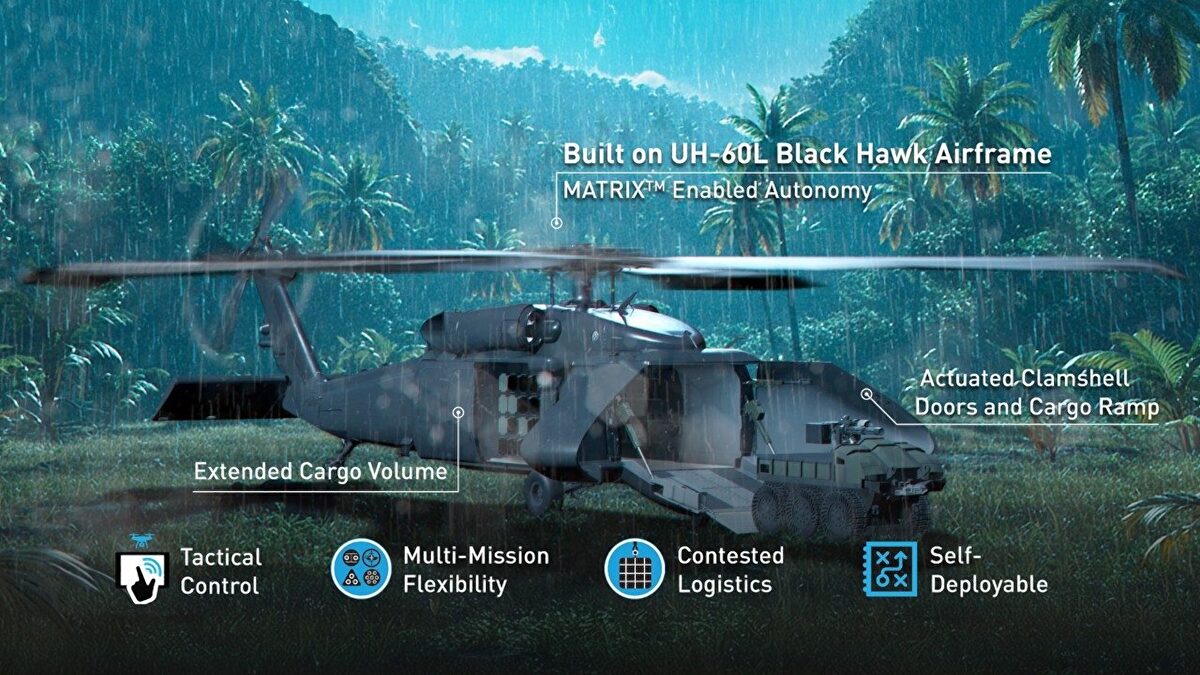Click the Self-Deployable icon

(x=890, y=570)
